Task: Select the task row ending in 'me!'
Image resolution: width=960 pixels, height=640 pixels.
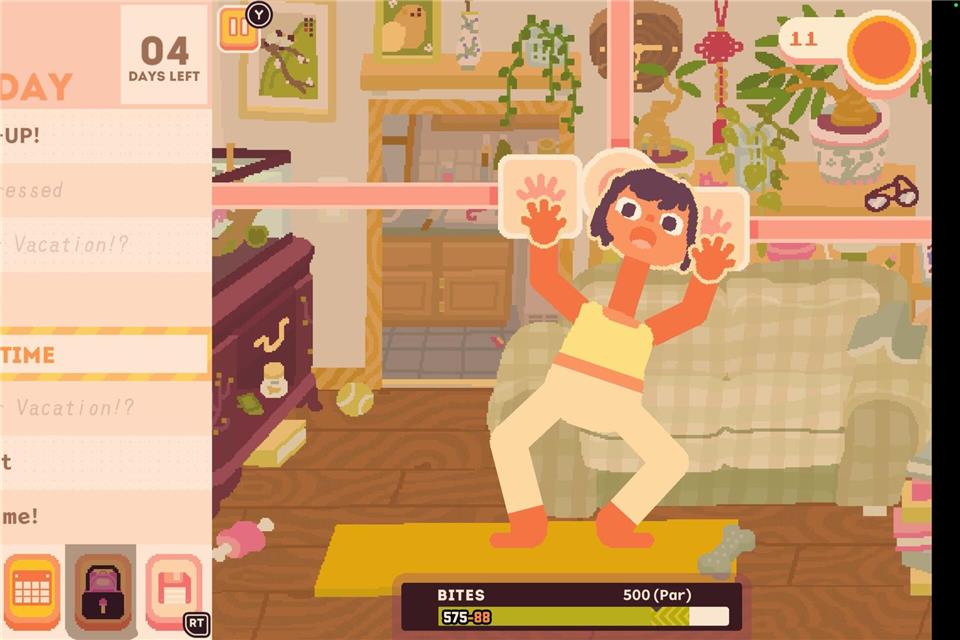Action: click(x=104, y=516)
